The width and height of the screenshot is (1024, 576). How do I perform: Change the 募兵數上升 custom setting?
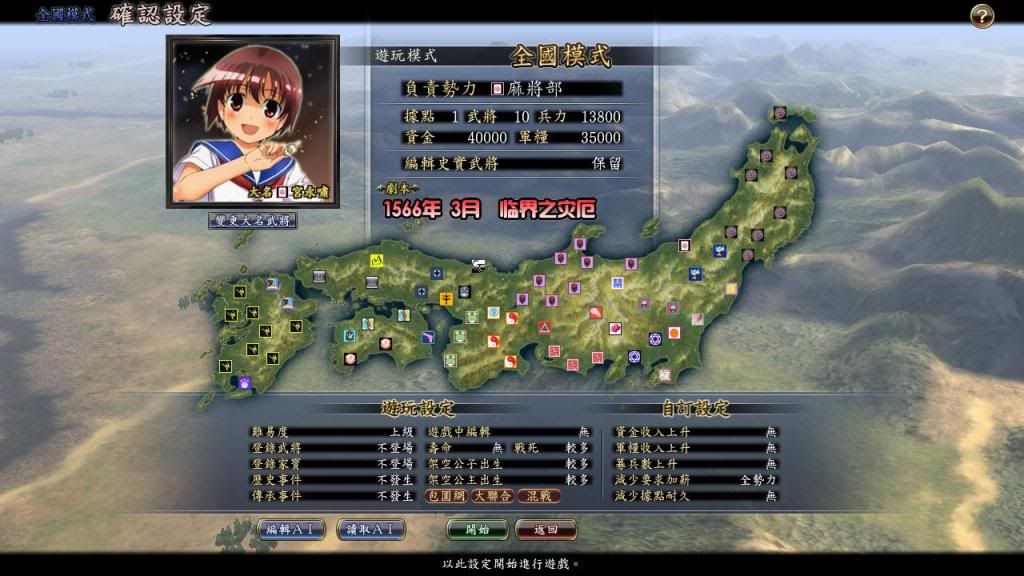coord(696,464)
